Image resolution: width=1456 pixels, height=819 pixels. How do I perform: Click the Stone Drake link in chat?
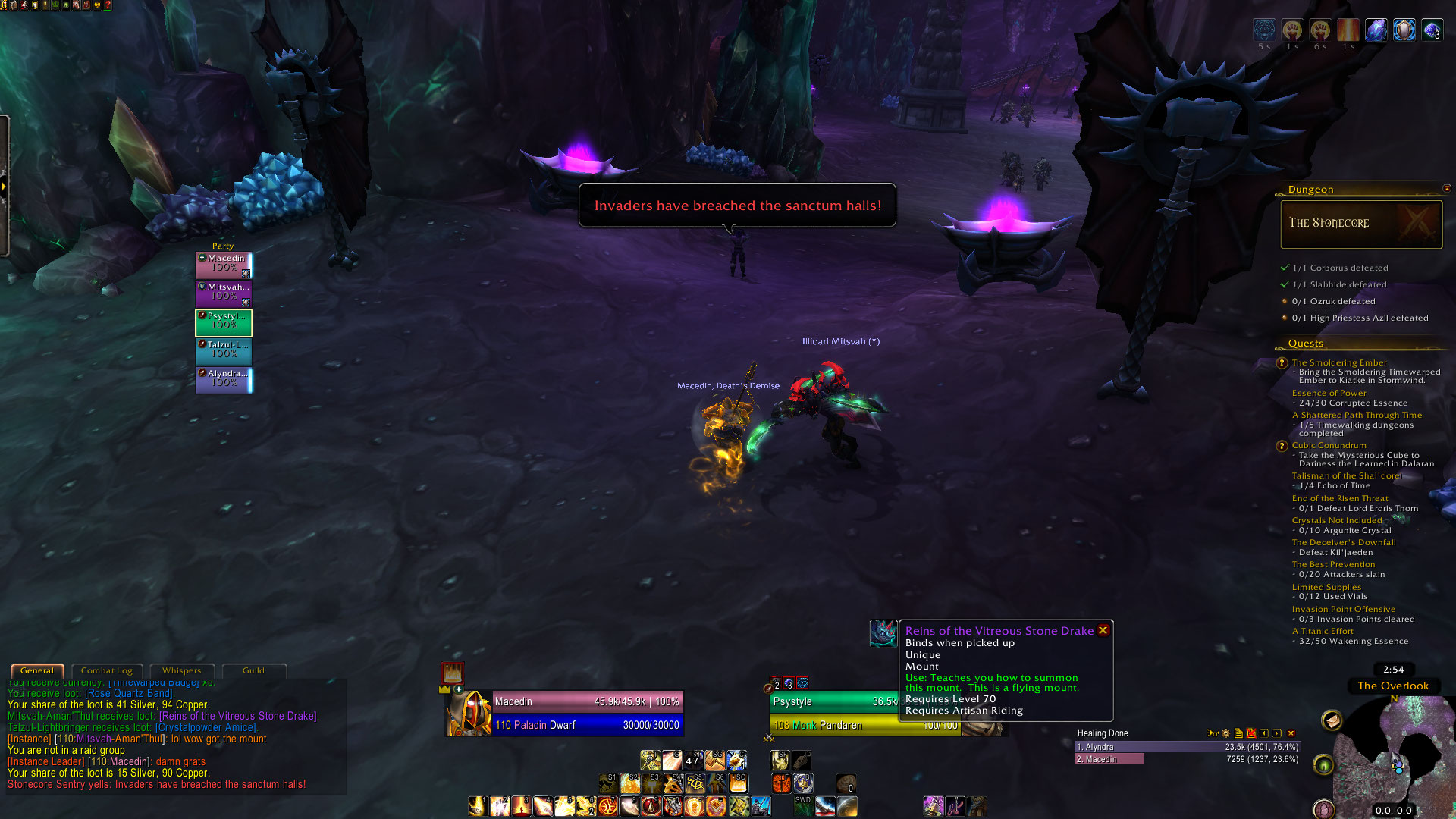(x=238, y=716)
